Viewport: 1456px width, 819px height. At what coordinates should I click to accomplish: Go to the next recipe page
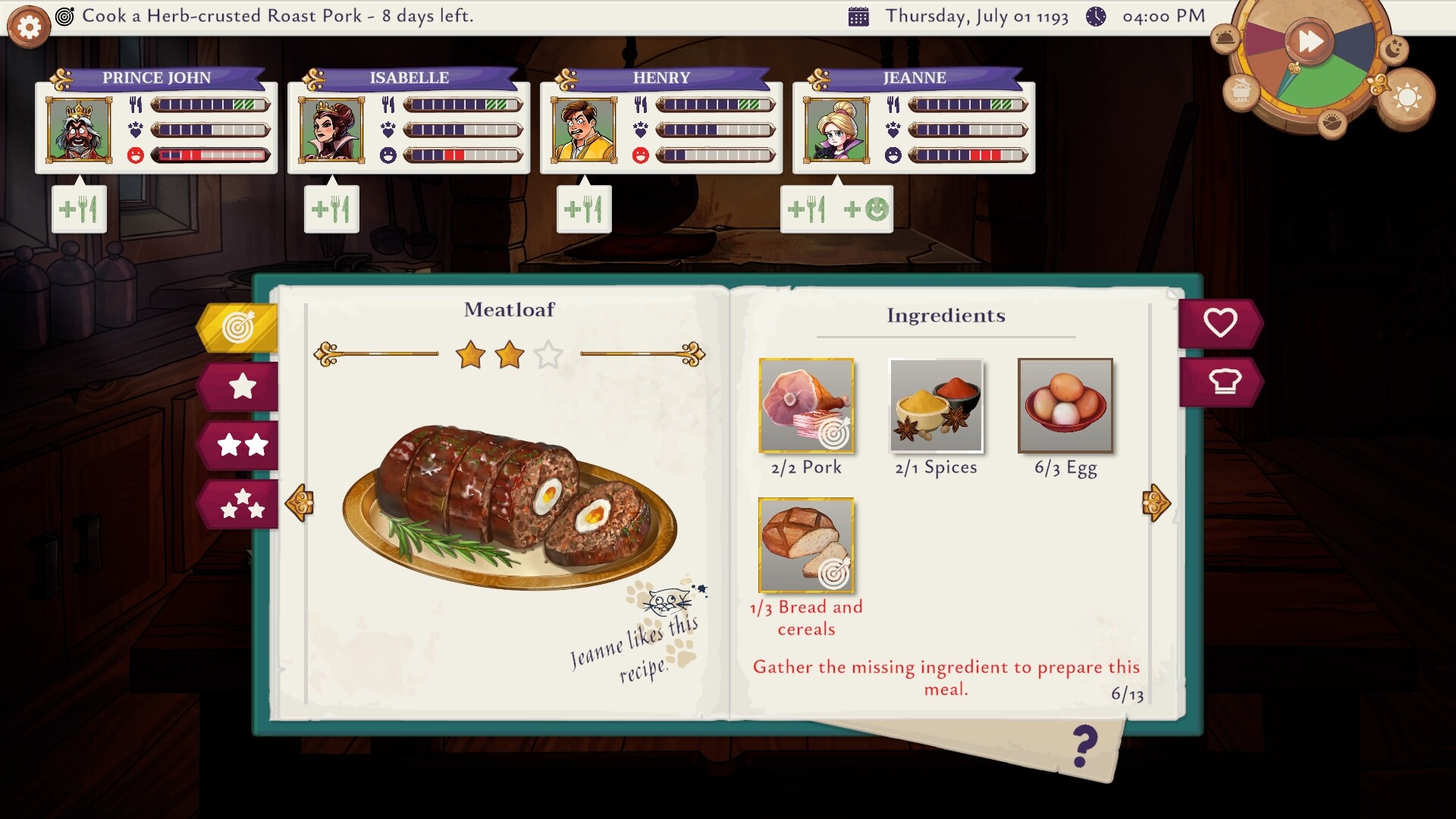(1156, 503)
